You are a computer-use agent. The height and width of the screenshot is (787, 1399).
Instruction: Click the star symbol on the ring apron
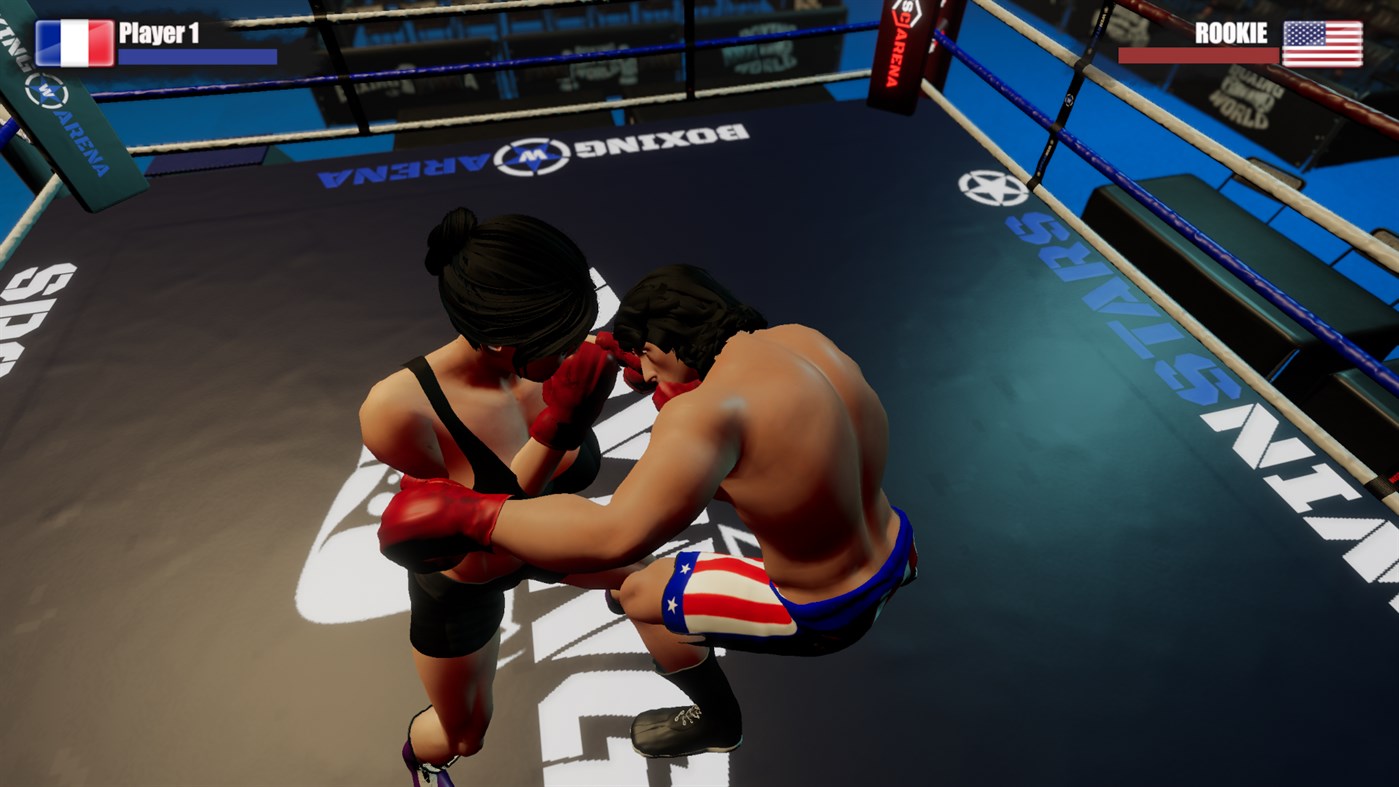[992, 185]
